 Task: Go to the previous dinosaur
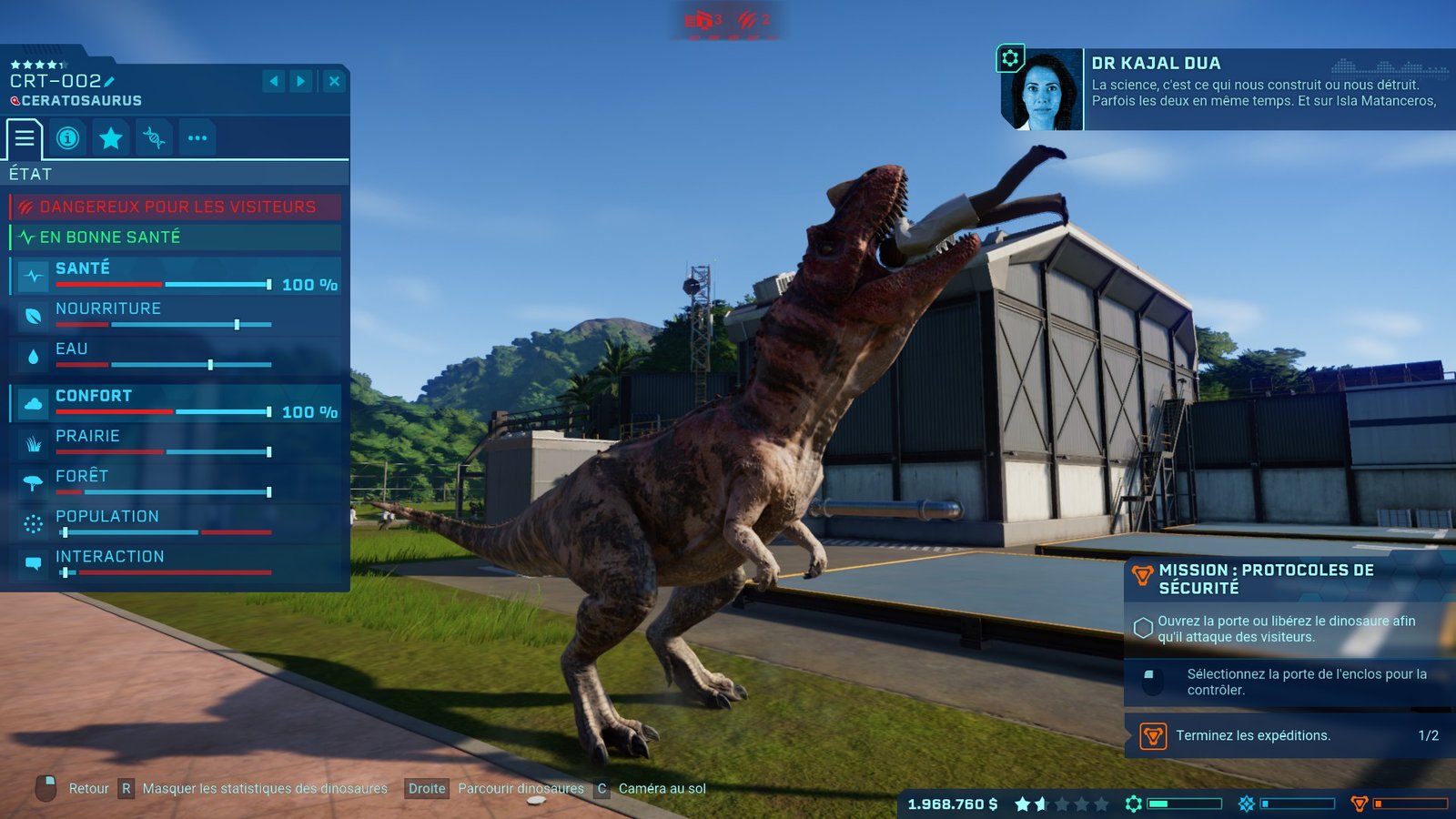(274, 81)
